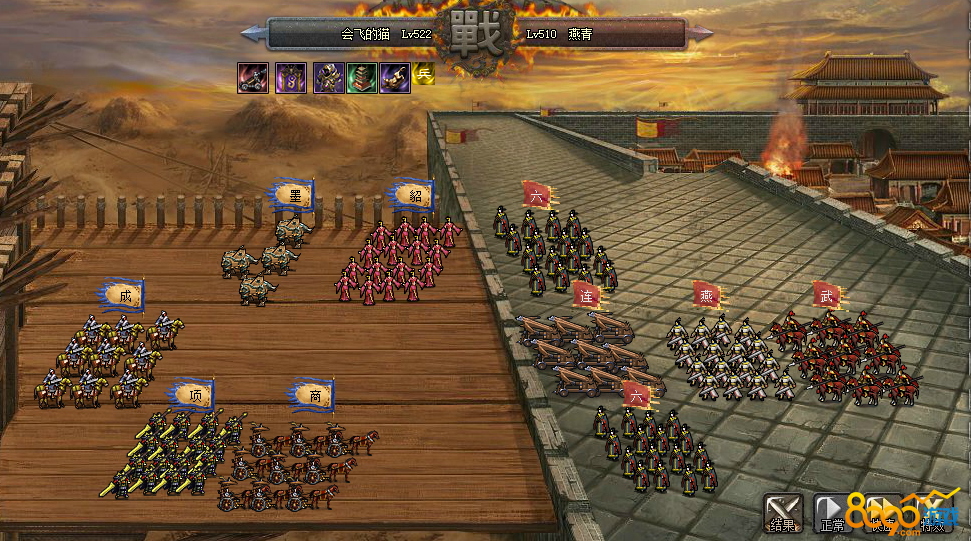
Task: Choose the purple armor skill icon
Action: point(328,77)
